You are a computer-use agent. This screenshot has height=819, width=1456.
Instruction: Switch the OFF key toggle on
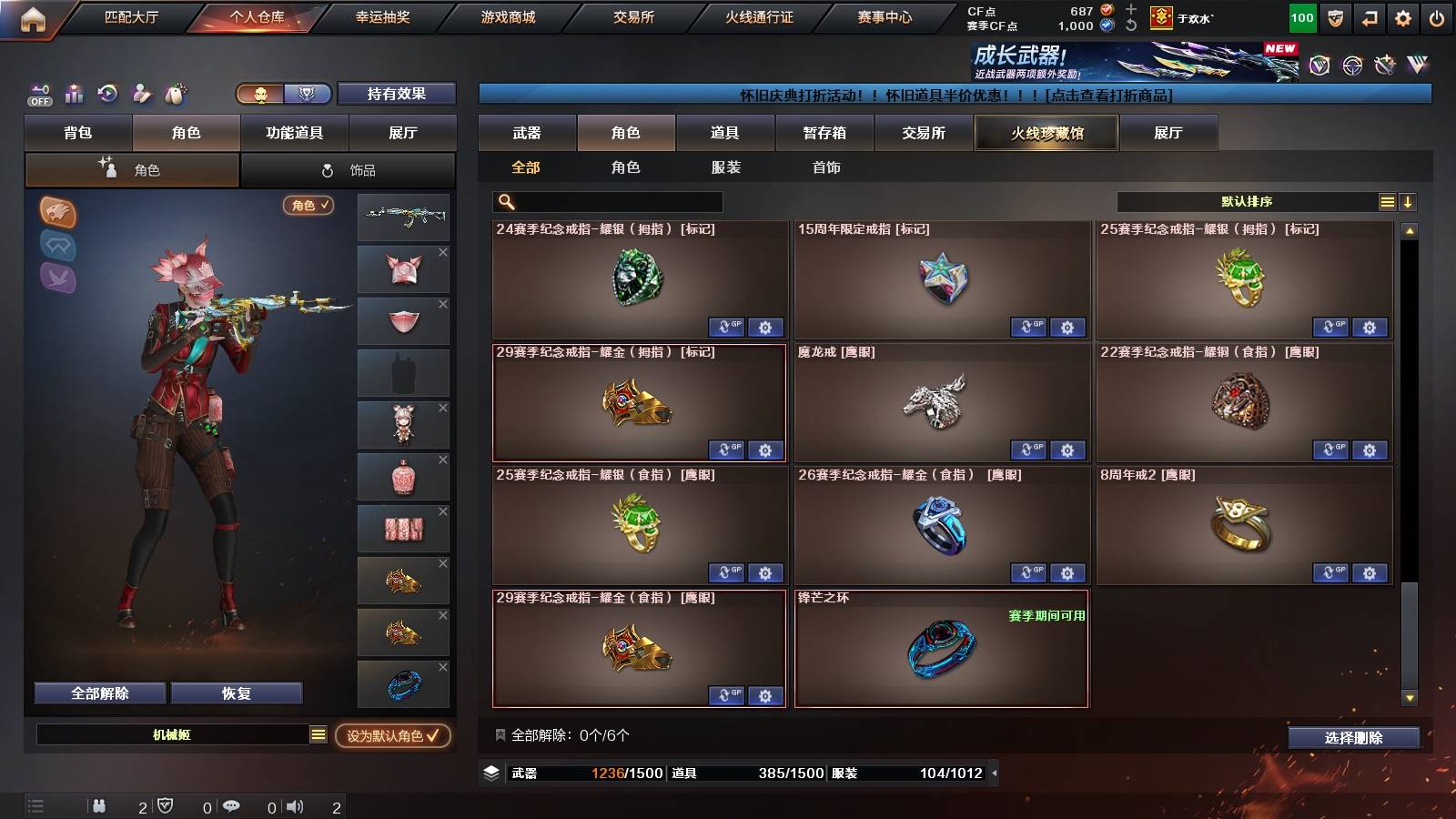point(38,94)
